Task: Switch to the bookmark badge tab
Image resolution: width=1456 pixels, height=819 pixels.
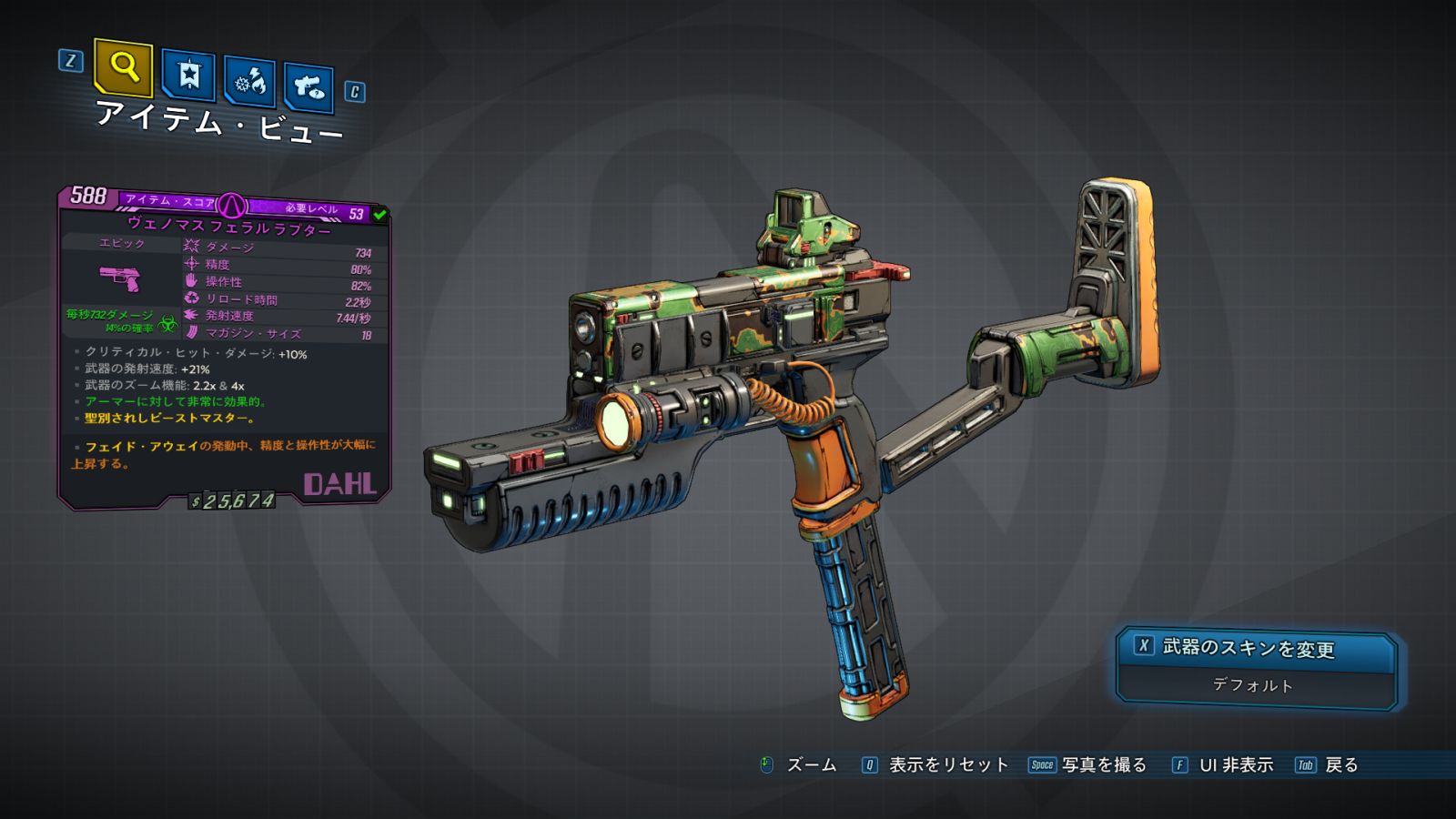Action: [188, 76]
